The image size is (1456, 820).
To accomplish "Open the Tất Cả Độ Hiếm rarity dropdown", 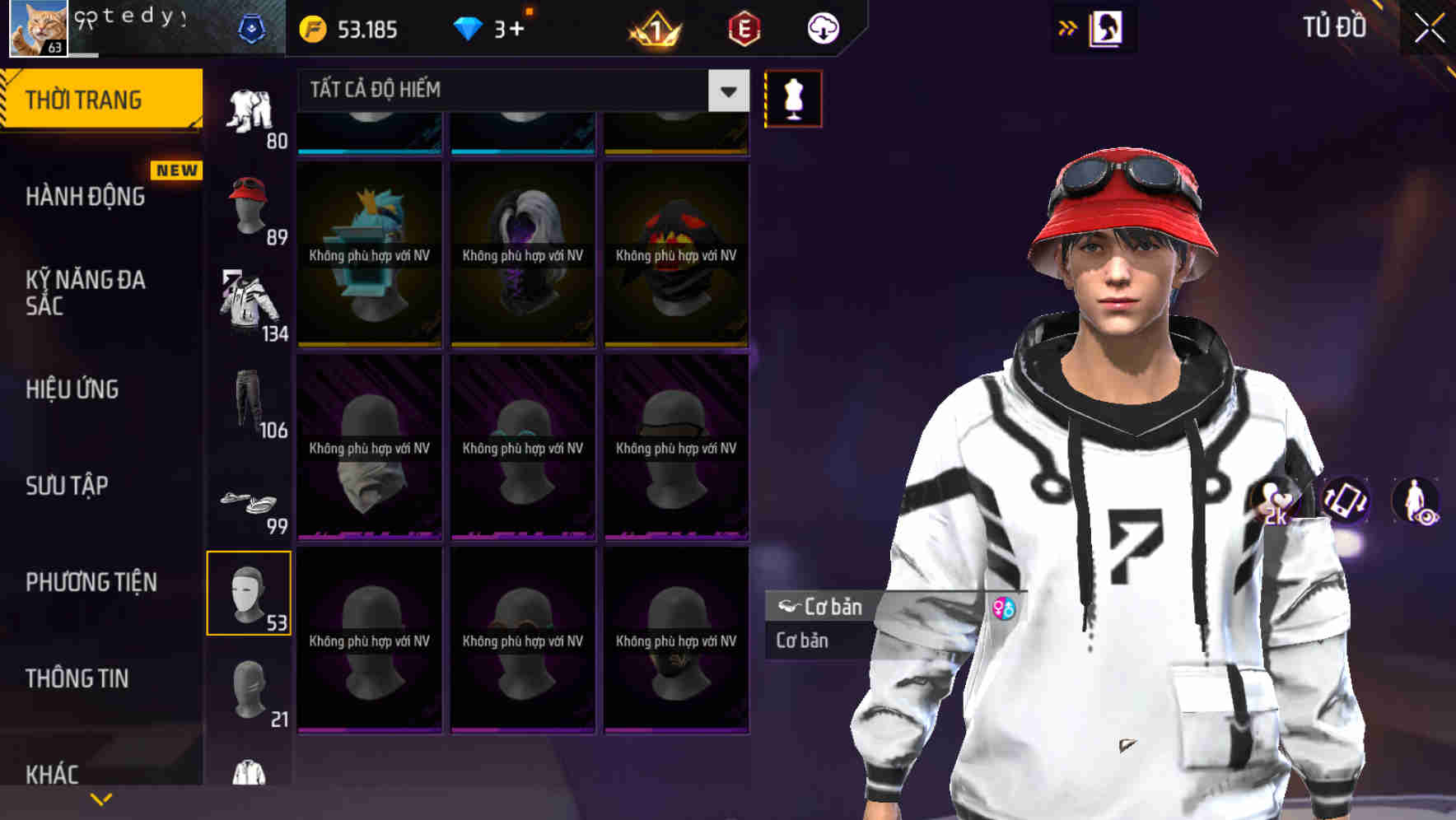I will [517, 91].
